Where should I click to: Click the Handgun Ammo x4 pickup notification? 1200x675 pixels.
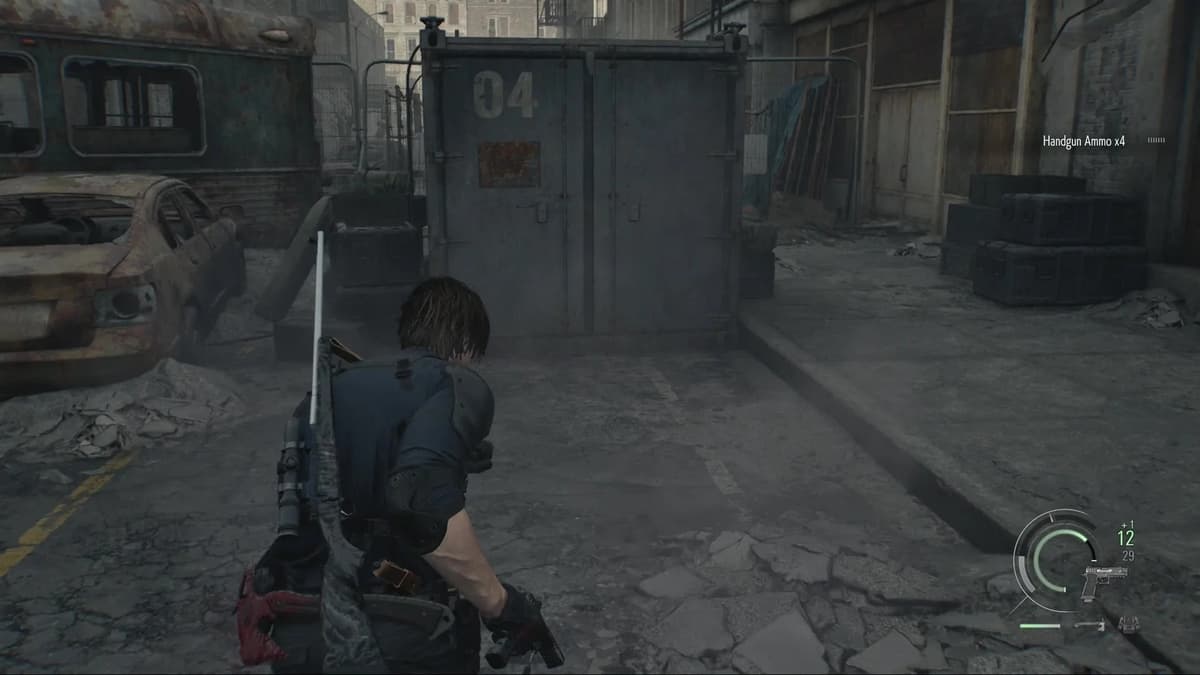click(1083, 142)
